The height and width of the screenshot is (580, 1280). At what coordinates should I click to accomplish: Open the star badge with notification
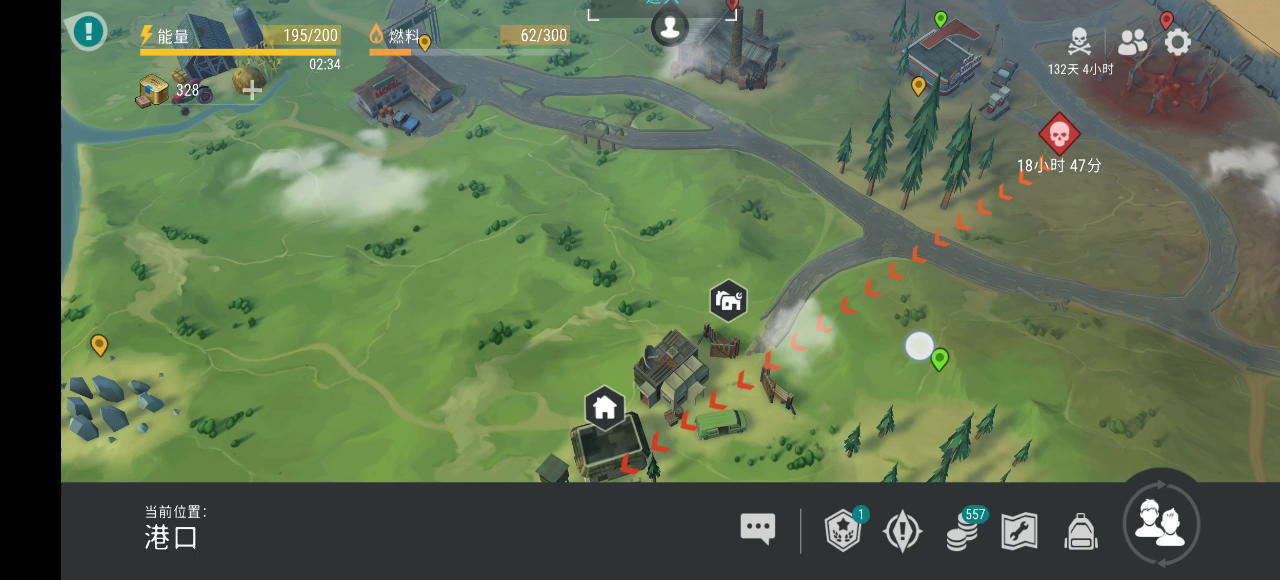tap(844, 530)
